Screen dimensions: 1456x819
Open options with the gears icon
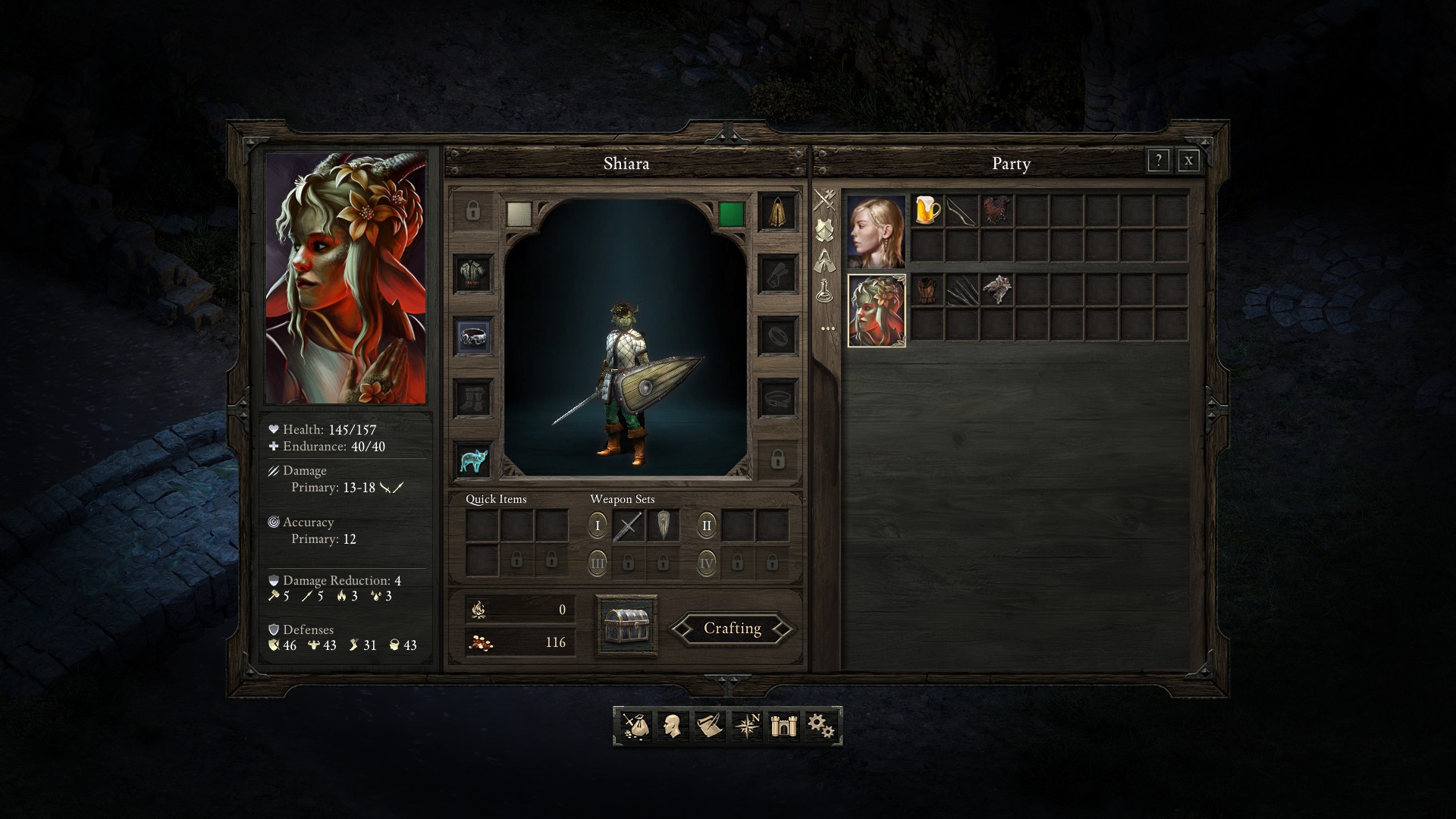pos(821,726)
